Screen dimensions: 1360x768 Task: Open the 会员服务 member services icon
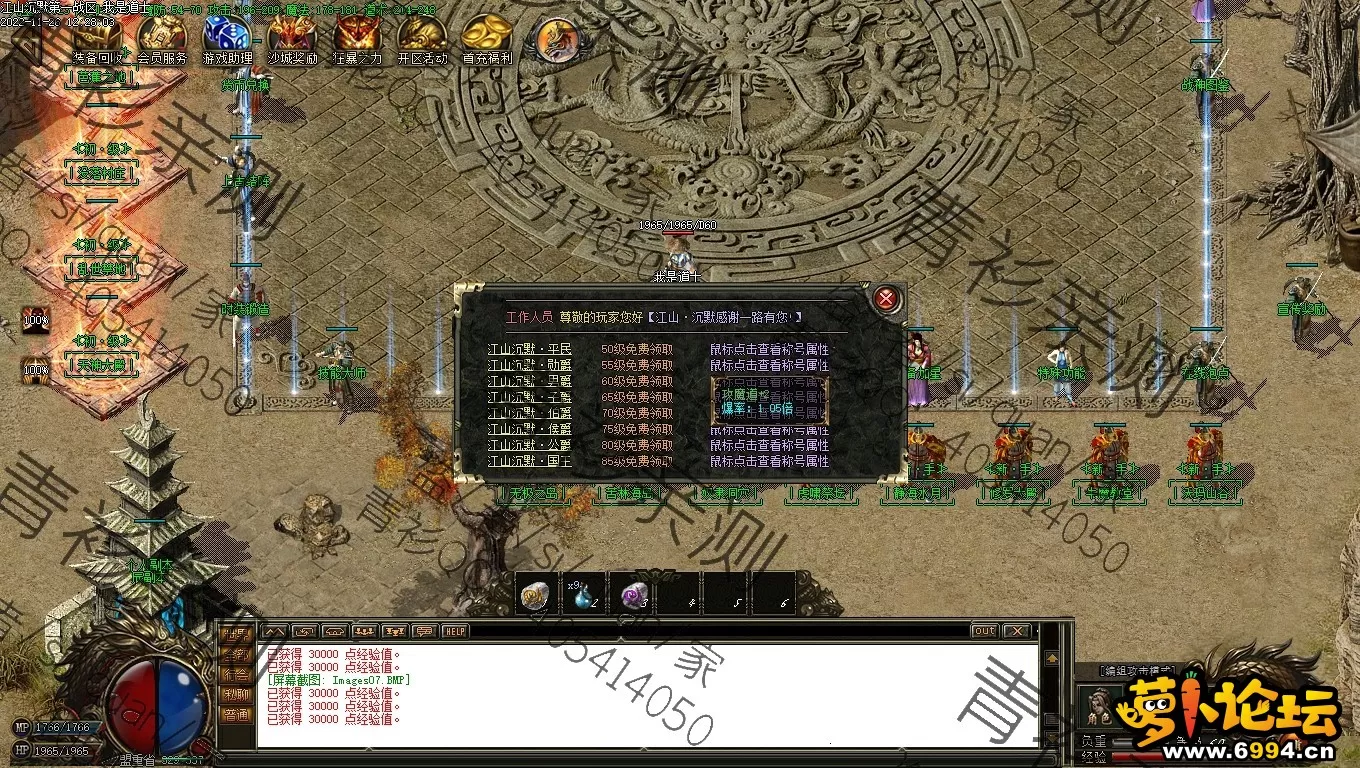click(x=162, y=37)
